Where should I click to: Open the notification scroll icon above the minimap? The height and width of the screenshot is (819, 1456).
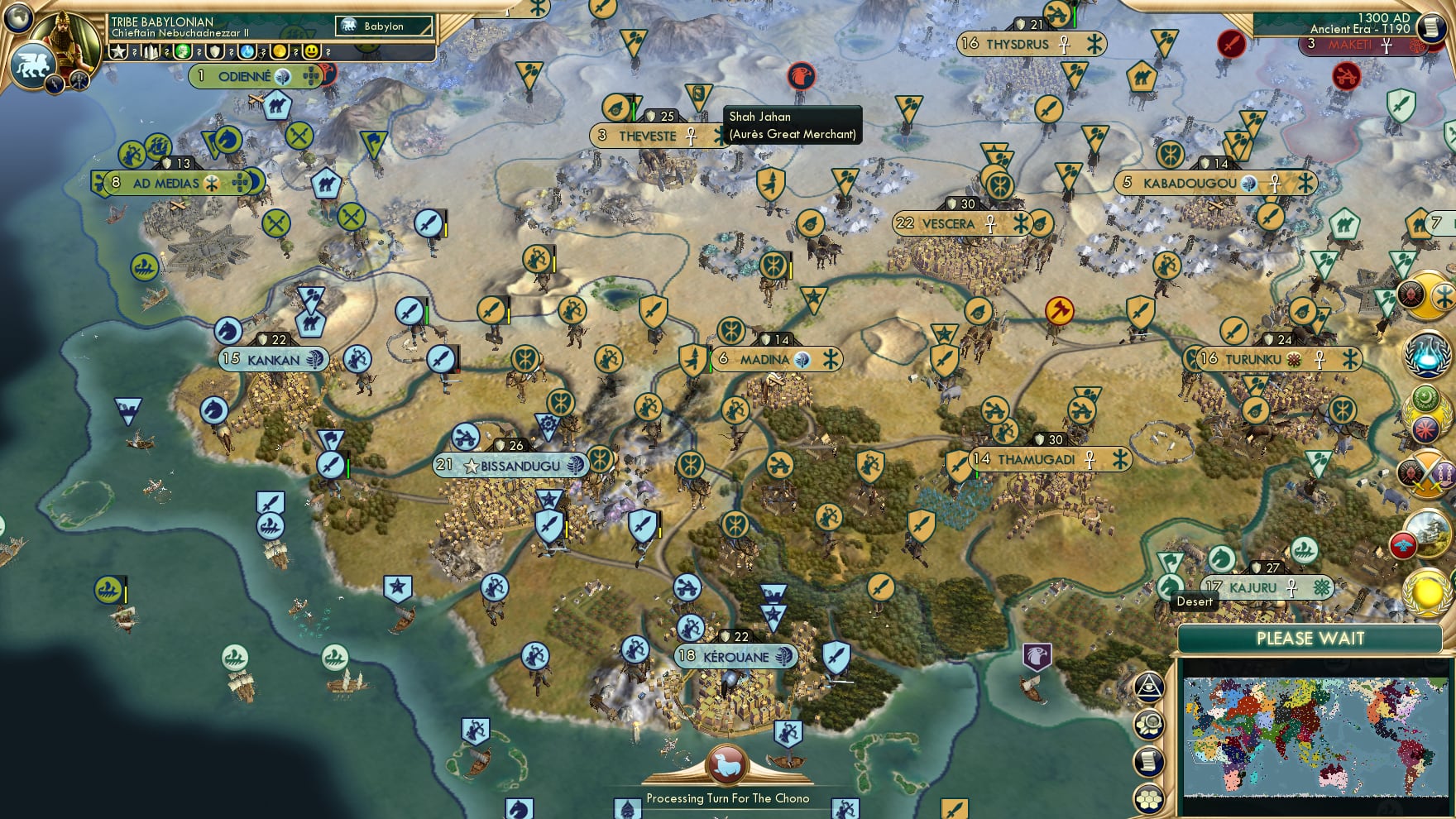(1150, 761)
